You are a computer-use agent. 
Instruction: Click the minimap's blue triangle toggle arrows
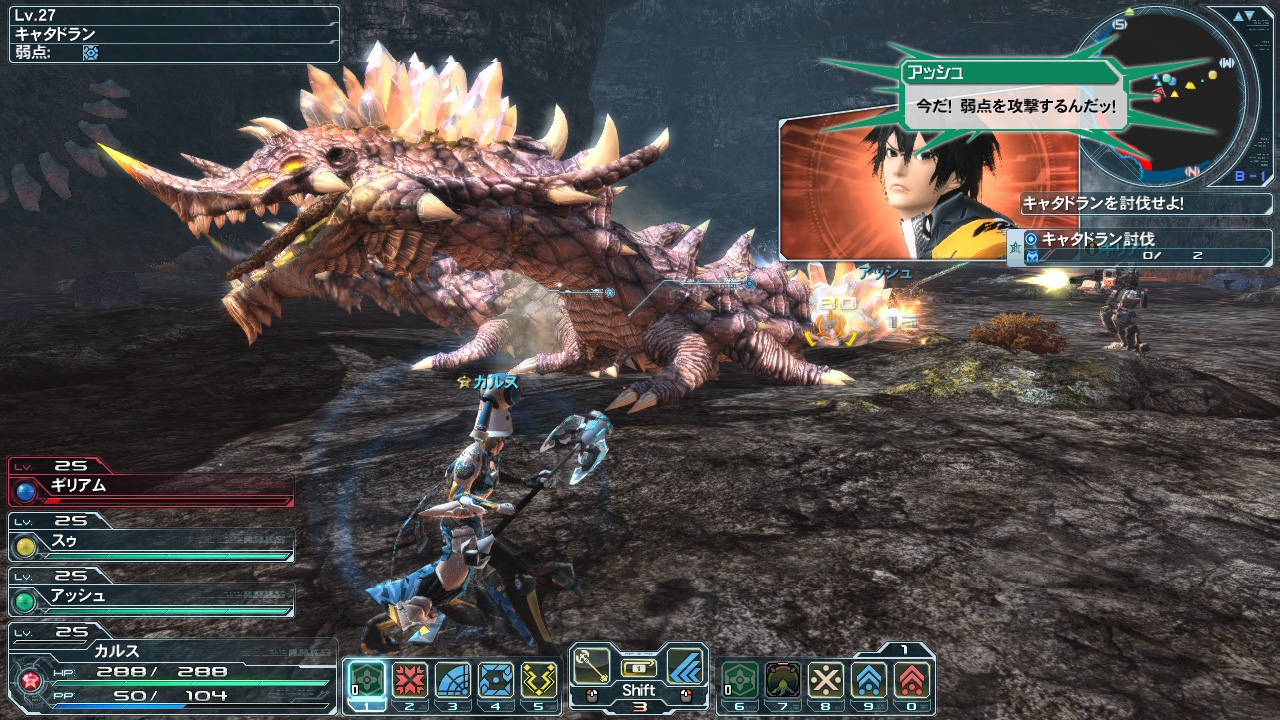(1245, 16)
